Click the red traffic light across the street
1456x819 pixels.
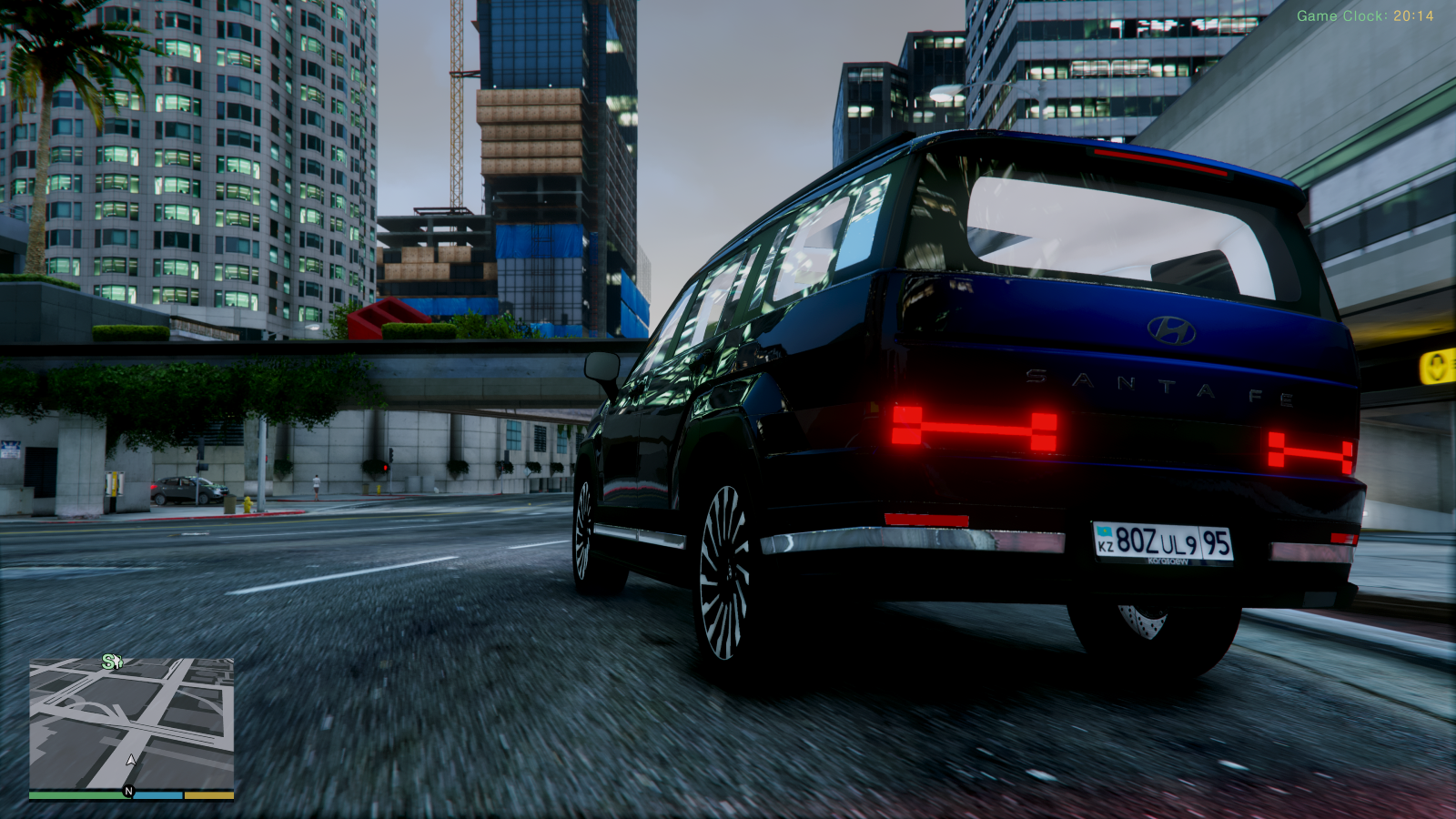tap(386, 467)
